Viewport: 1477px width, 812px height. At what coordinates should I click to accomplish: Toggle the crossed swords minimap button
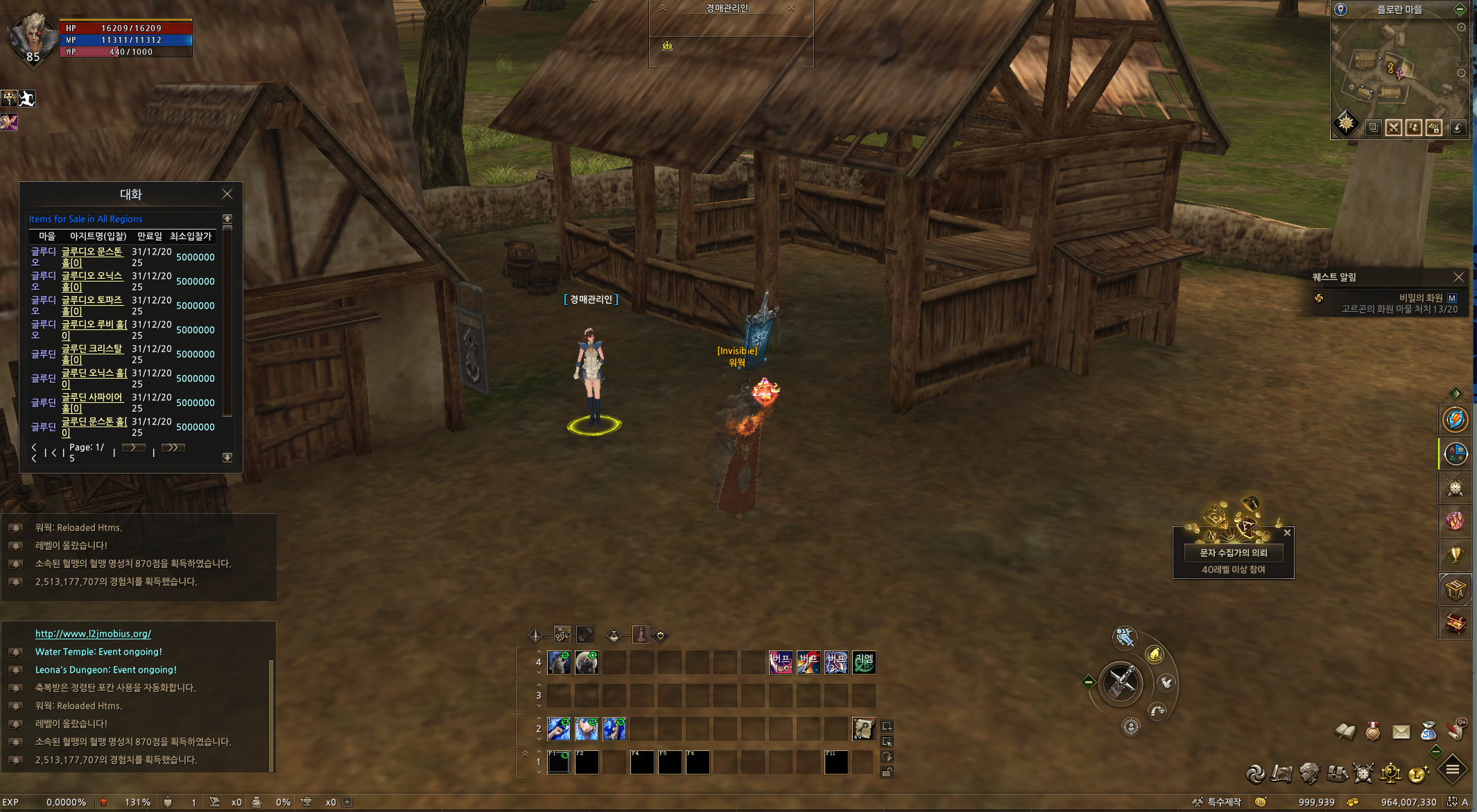pyautogui.click(x=1393, y=128)
